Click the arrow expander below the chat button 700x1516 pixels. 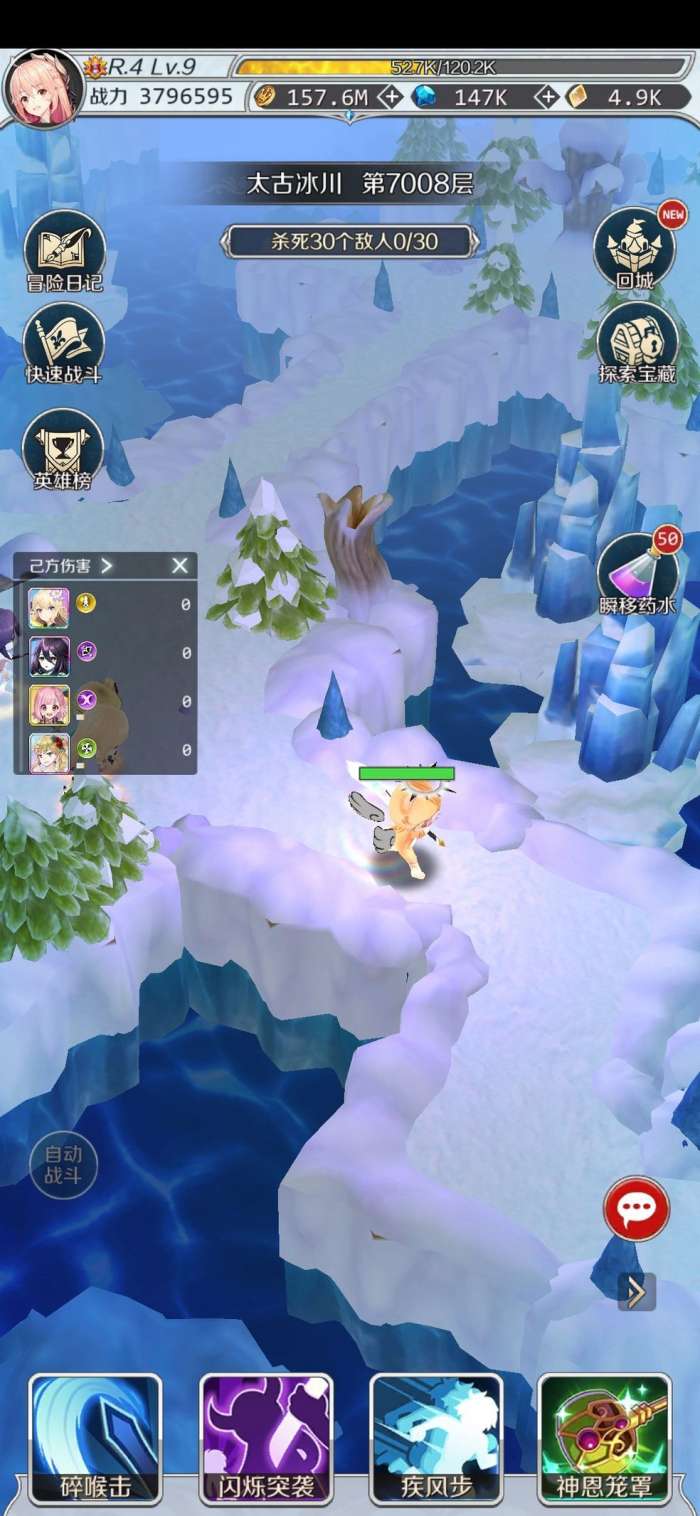click(636, 1292)
